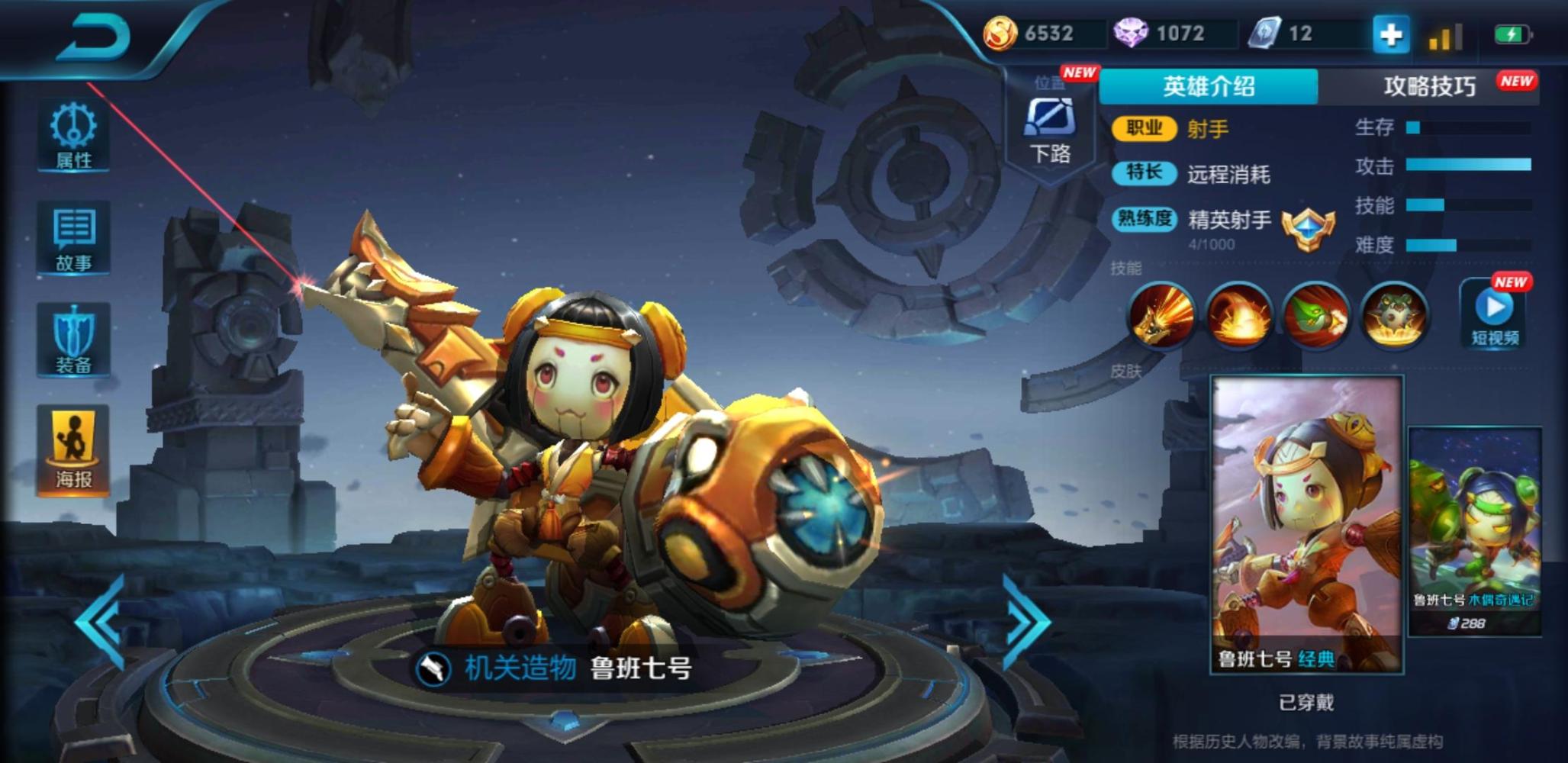
Task: Show the 海报 poster view
Action: [73, 450]
